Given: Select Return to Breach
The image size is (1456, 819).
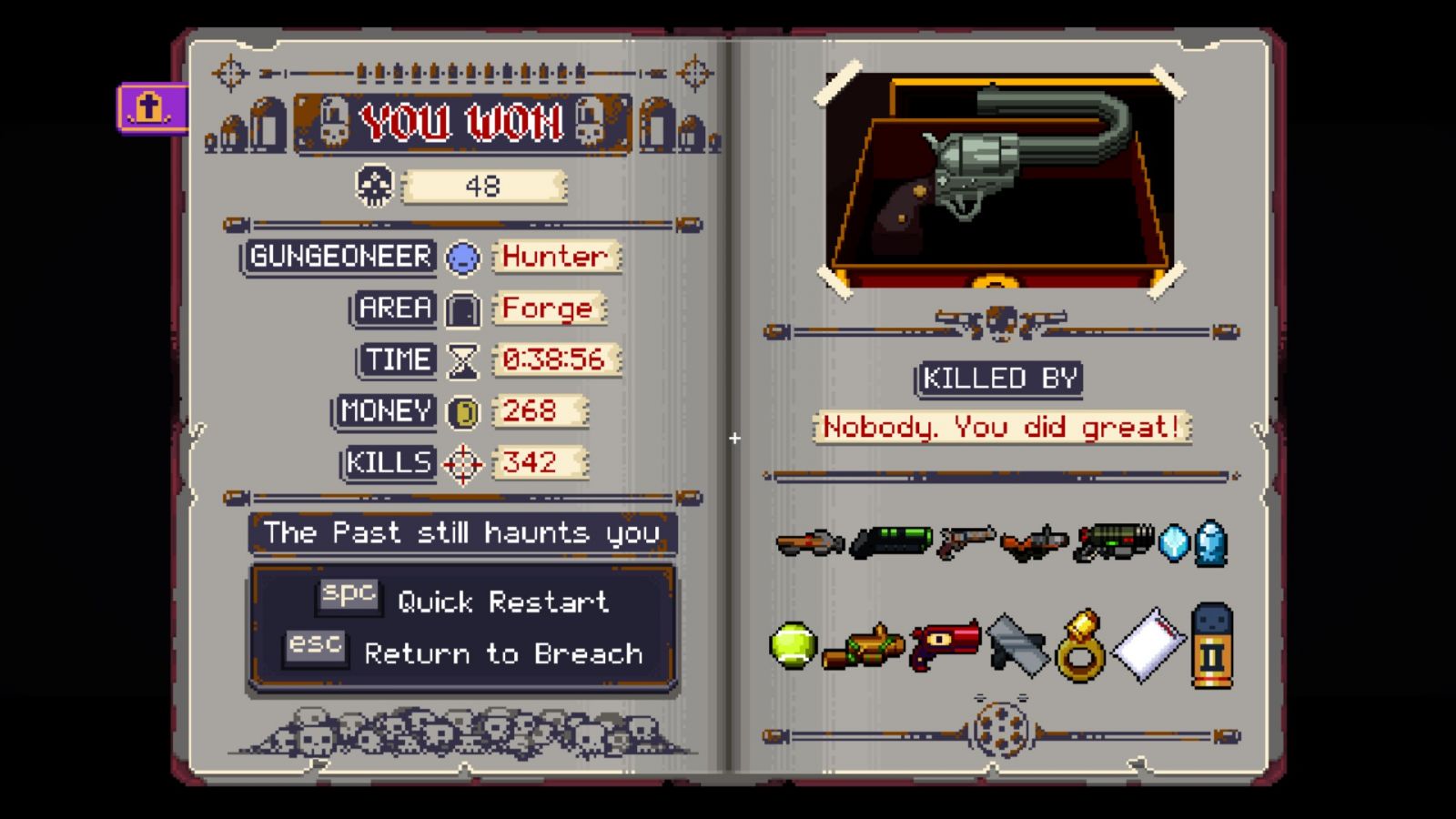Looking at the screenshot, I should pos(502,653).
